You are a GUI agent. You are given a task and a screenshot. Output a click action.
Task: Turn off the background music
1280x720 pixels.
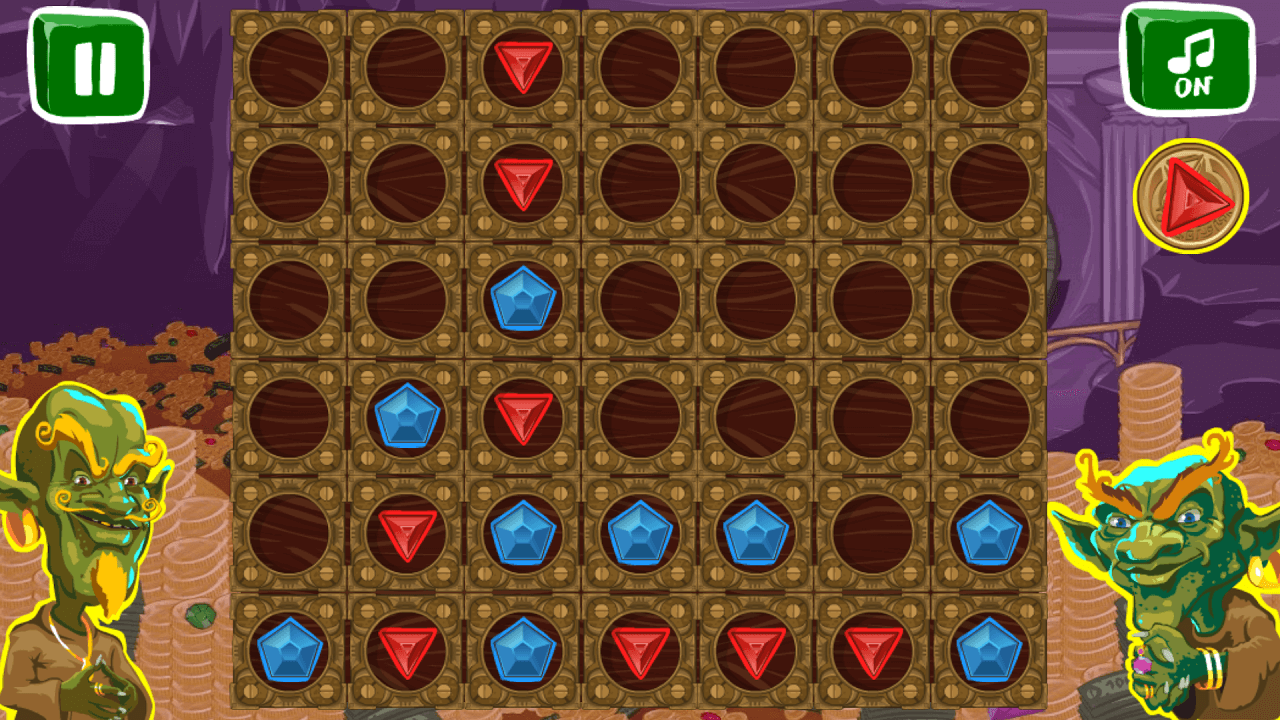click(x=1189, y=60)
